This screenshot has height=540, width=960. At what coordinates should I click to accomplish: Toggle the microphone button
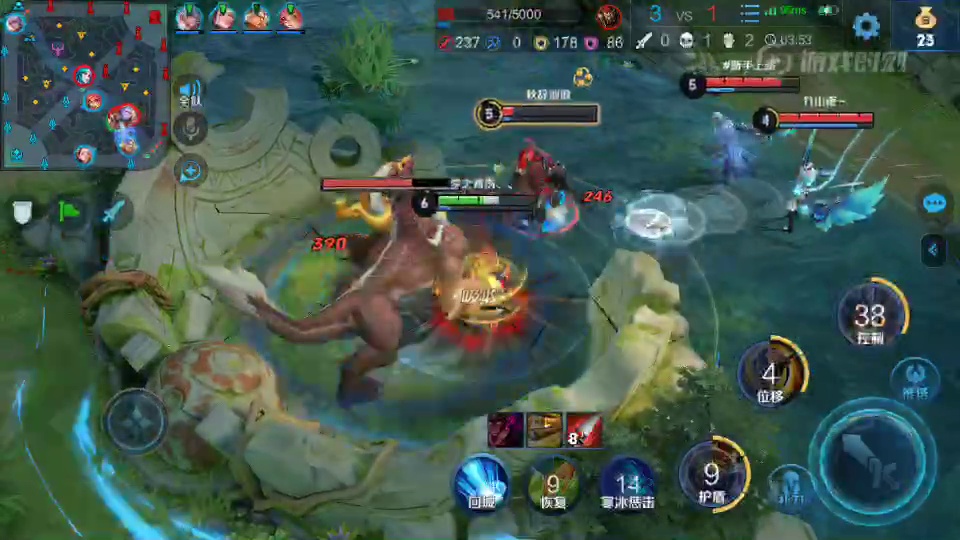click(x=190, y=128)
